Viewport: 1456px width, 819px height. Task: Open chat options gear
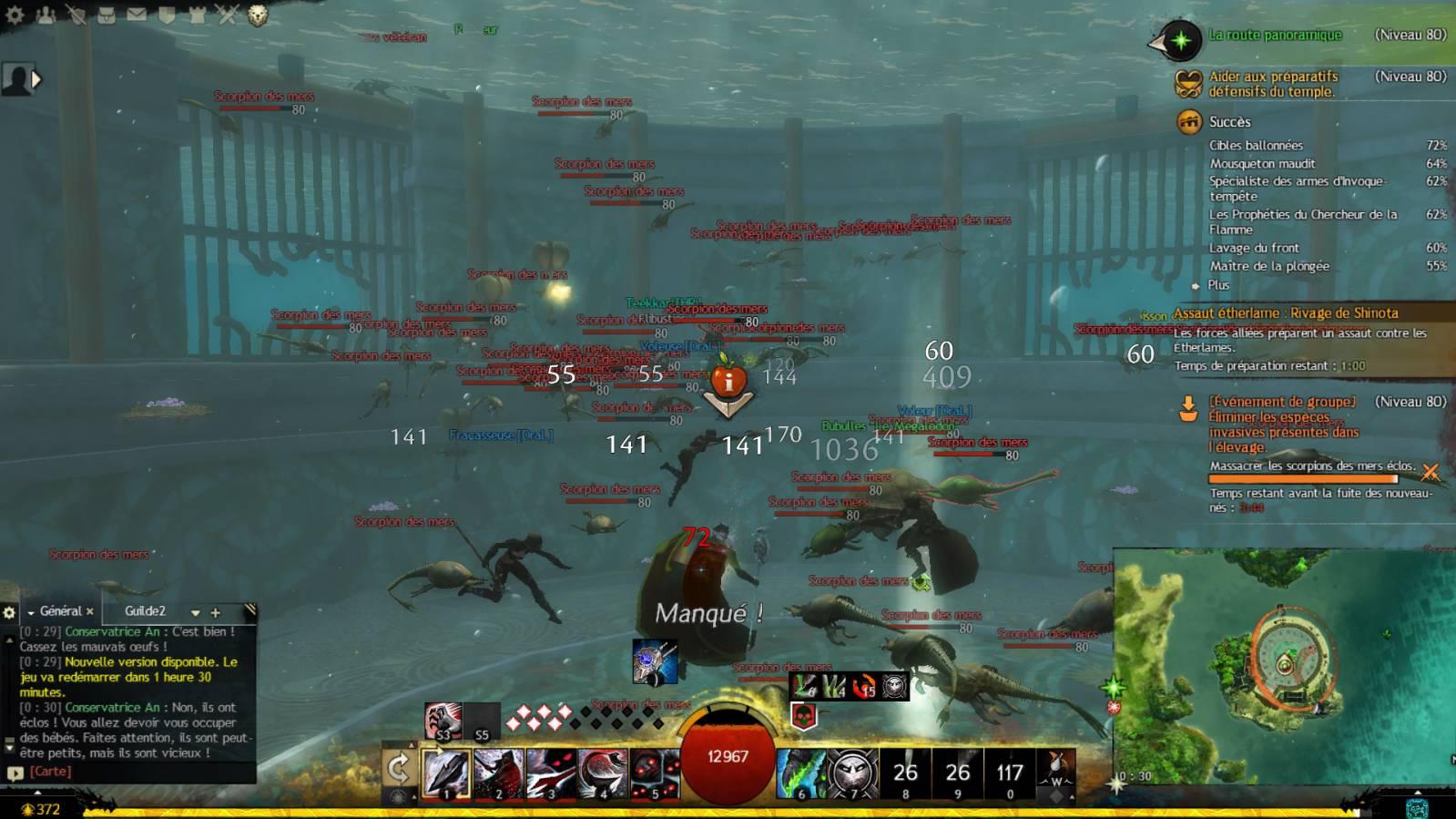(10, 612)
